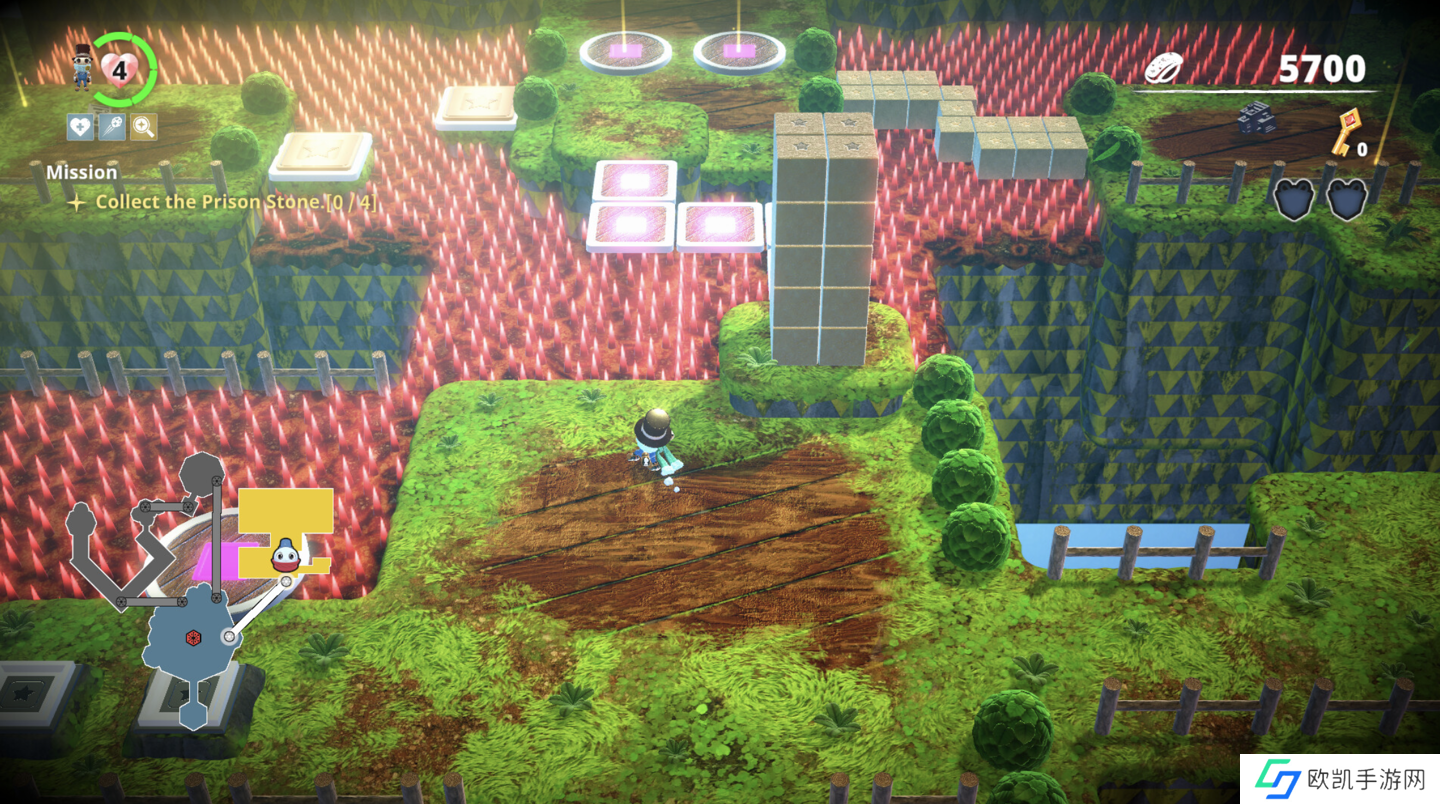Click the red hexagon marker on the minimap
1440x804 pixels.
[x=190, y=637]
